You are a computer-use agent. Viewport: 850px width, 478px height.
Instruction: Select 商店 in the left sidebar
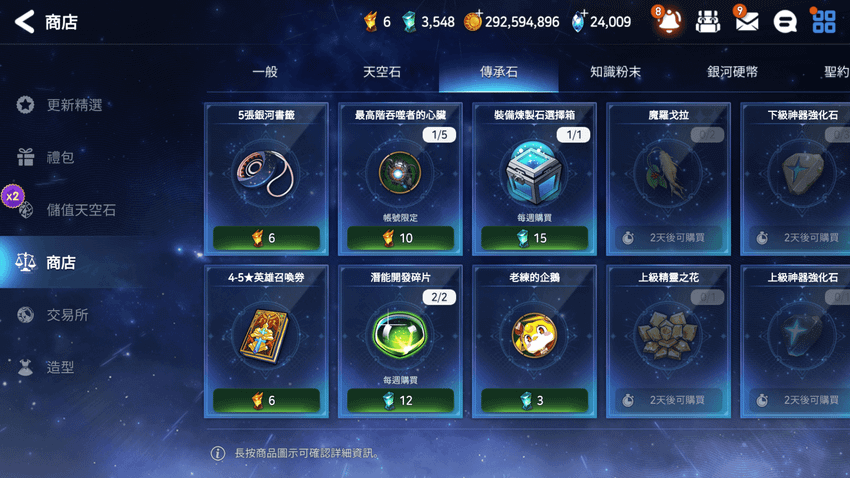pos(60,262)
